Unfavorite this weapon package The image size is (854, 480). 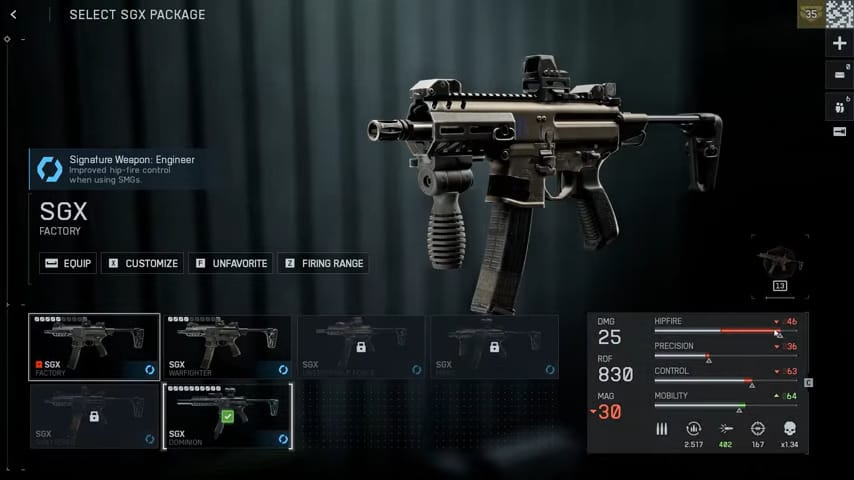230,264
